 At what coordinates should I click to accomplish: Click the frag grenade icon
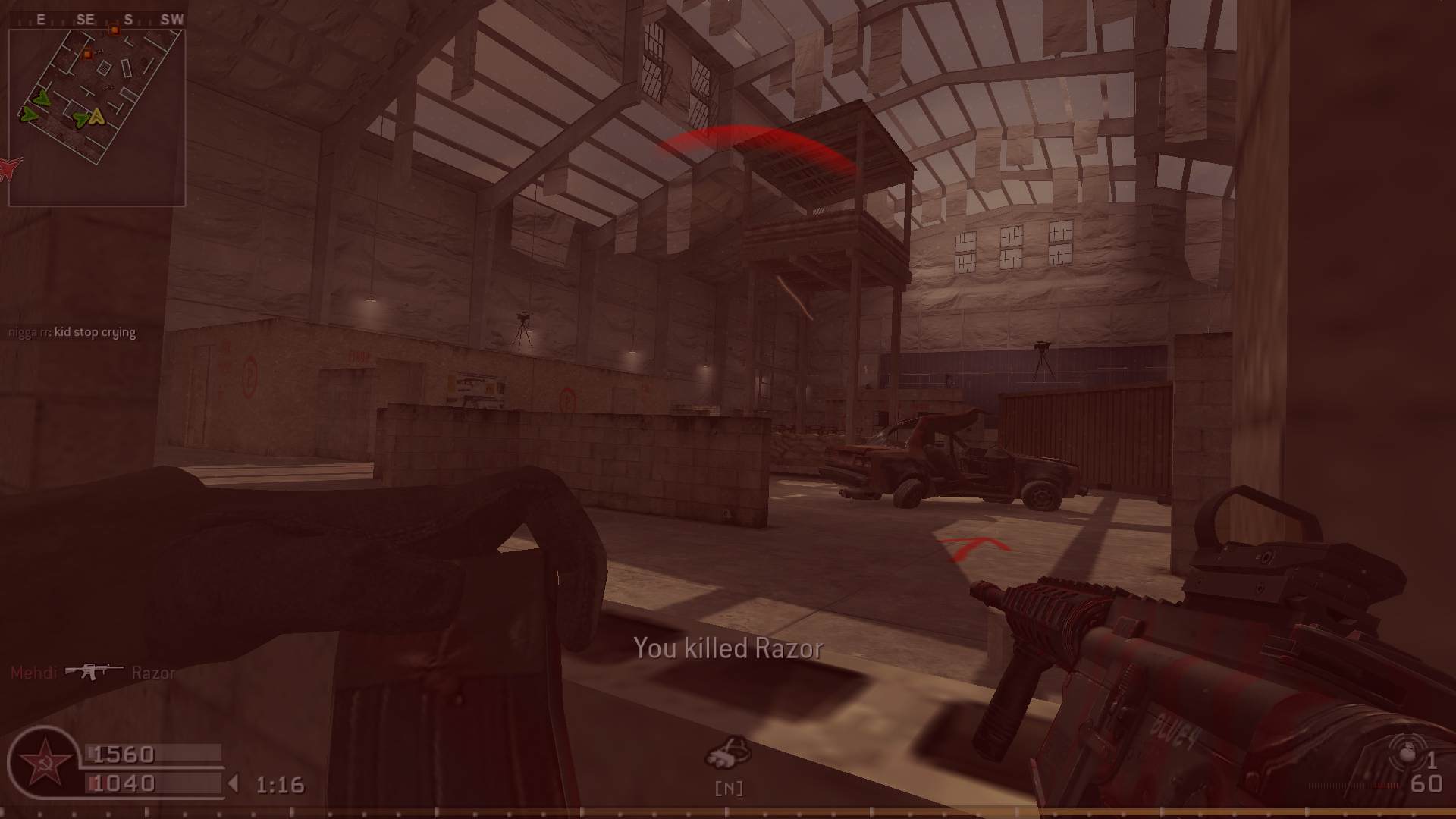click(1407, 754)
